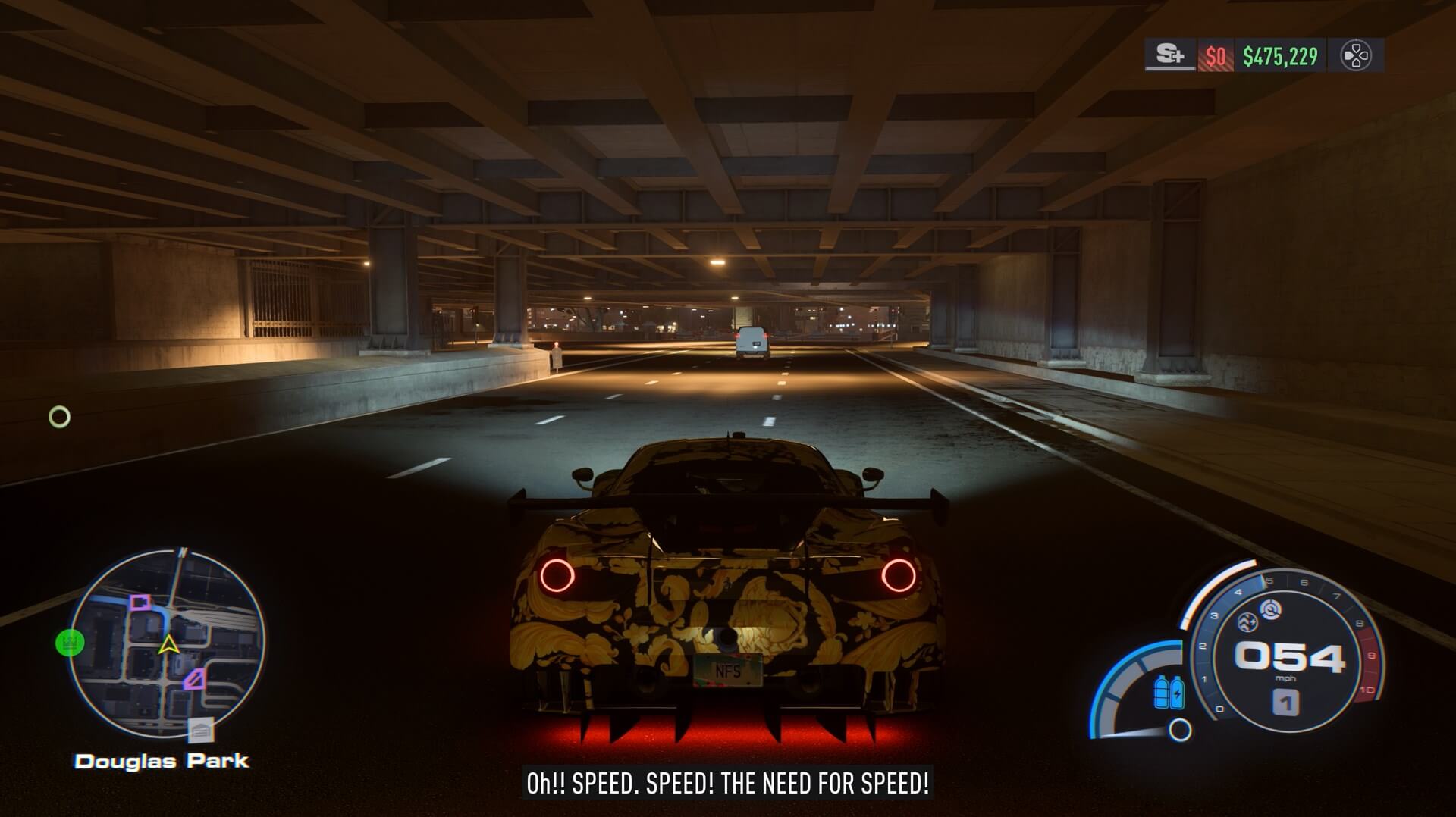Click the yellow player arrow on the minimap
This screenshot has height=817, width=1456.
click(168, 645)
